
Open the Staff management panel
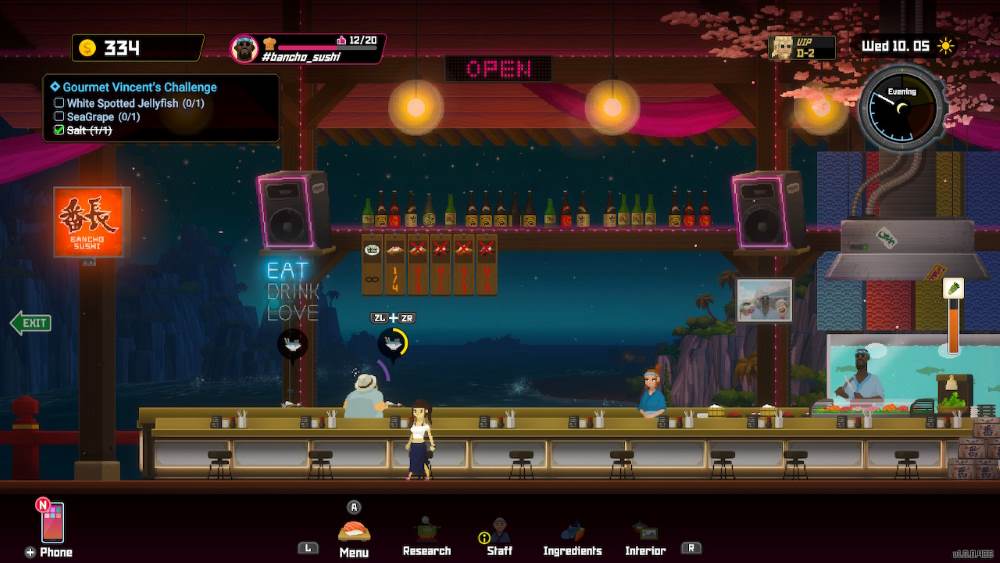[x=500, y=532]
